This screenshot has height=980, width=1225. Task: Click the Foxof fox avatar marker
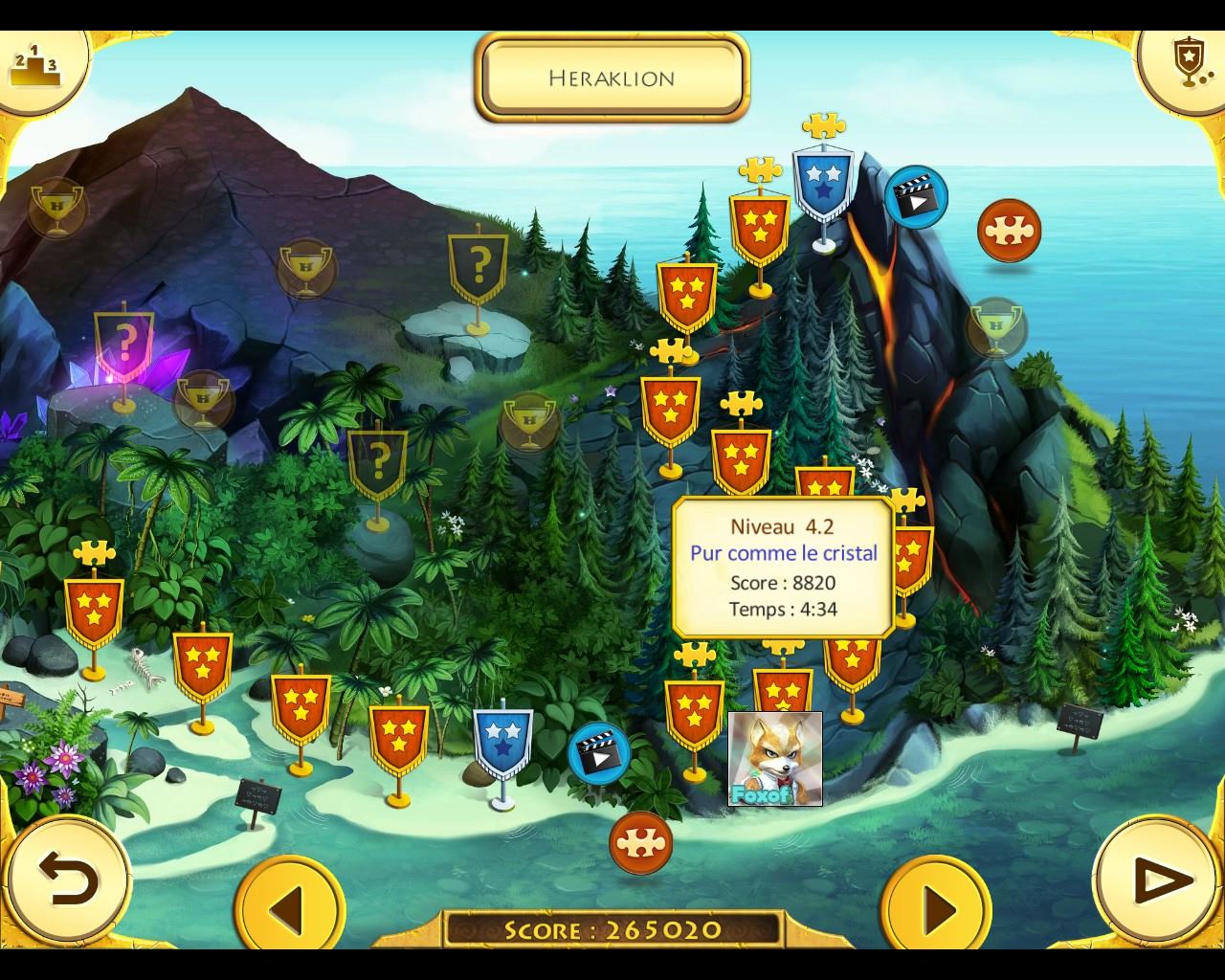tap(775, 758)
